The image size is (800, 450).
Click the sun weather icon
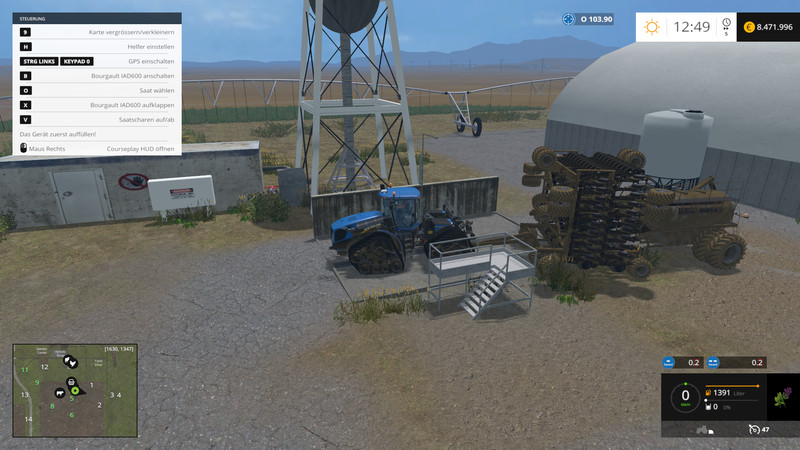[x=652, y=27]
